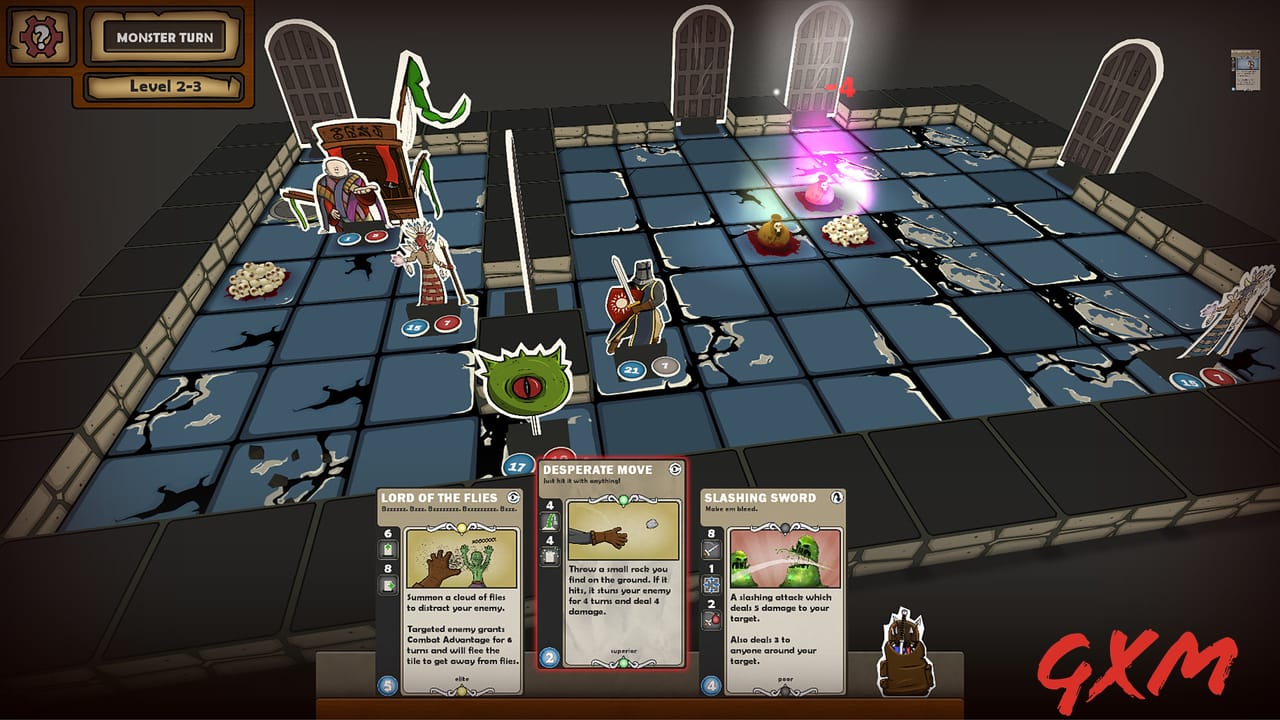Image resolution: width=1280 pixels, height=720 pixels.
Task: Click the blue 17 health badge near the green creature
Action: 517,466
